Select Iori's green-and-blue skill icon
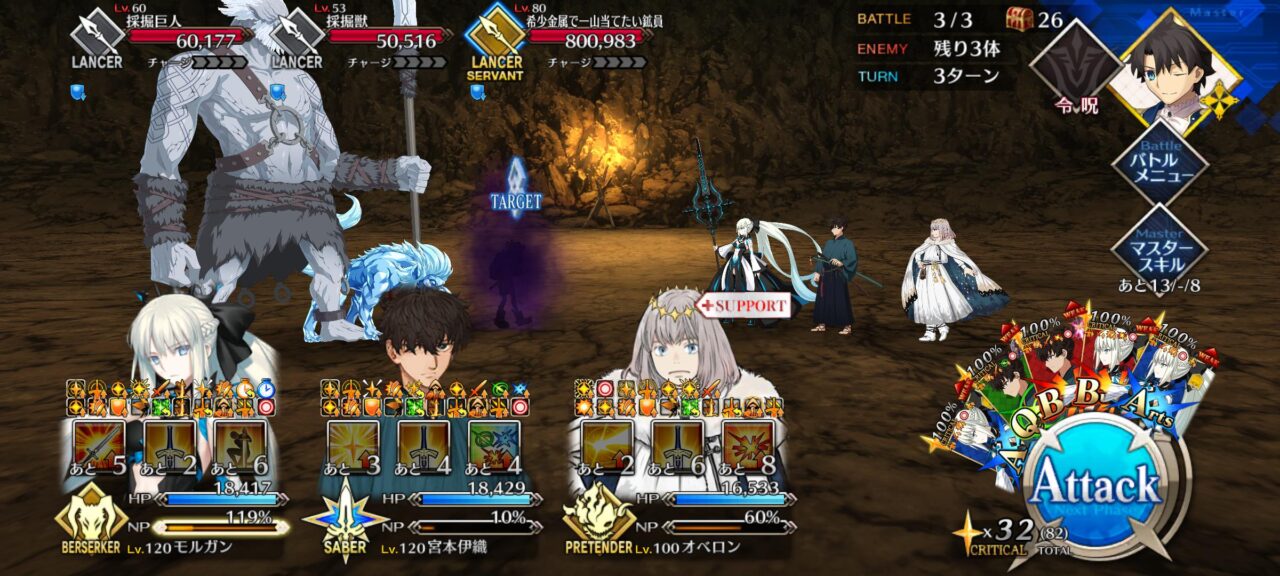The height and width of the screenshot is (576, 1280). (x=494, y=446)
